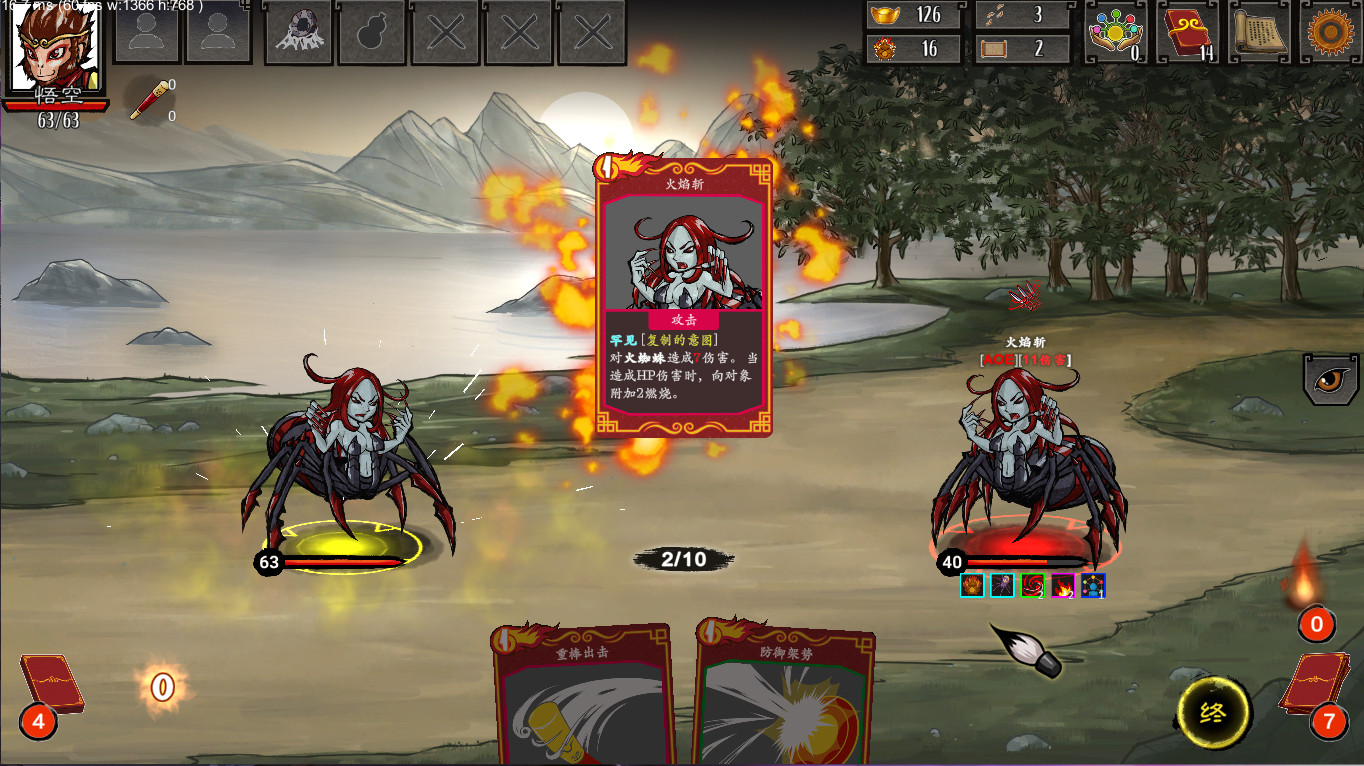Click Wukong's character portrait
The image size is (1364, 766).
pyautogui.click(x=55, y=47)
